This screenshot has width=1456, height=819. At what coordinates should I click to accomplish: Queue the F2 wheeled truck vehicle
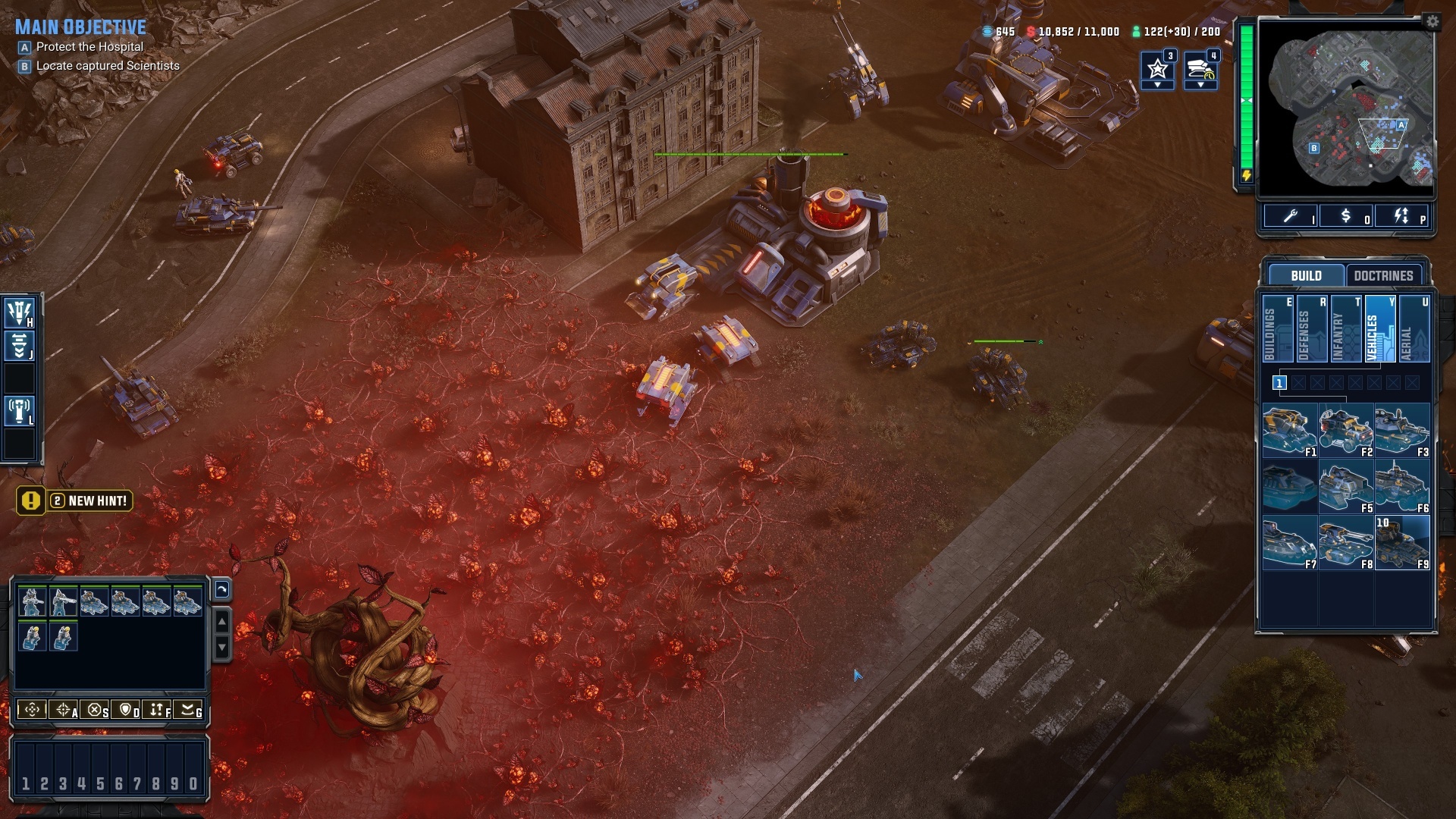point(1345,431)
